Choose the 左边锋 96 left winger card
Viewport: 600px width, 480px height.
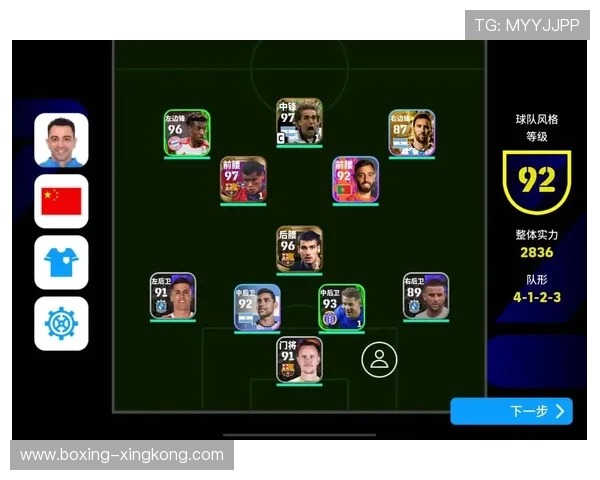click(187, 133)
